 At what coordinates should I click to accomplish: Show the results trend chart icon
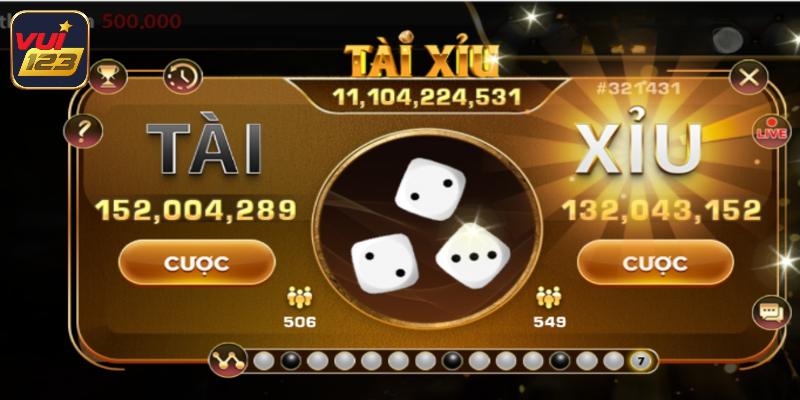[229, 358]
